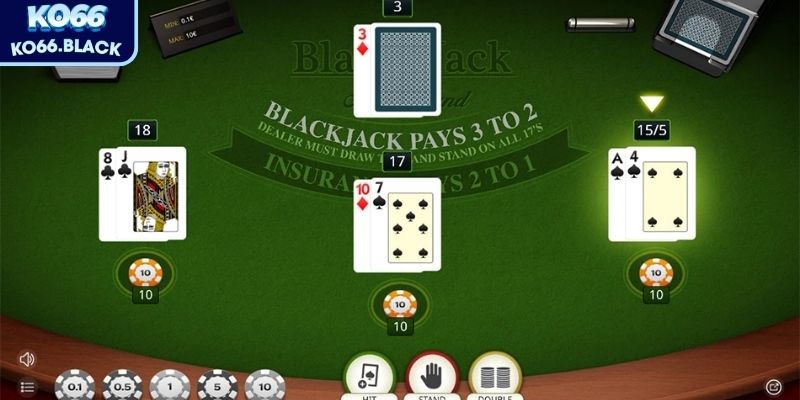
Task: Pick the 1 value chip
Action: tap(170, 387)
